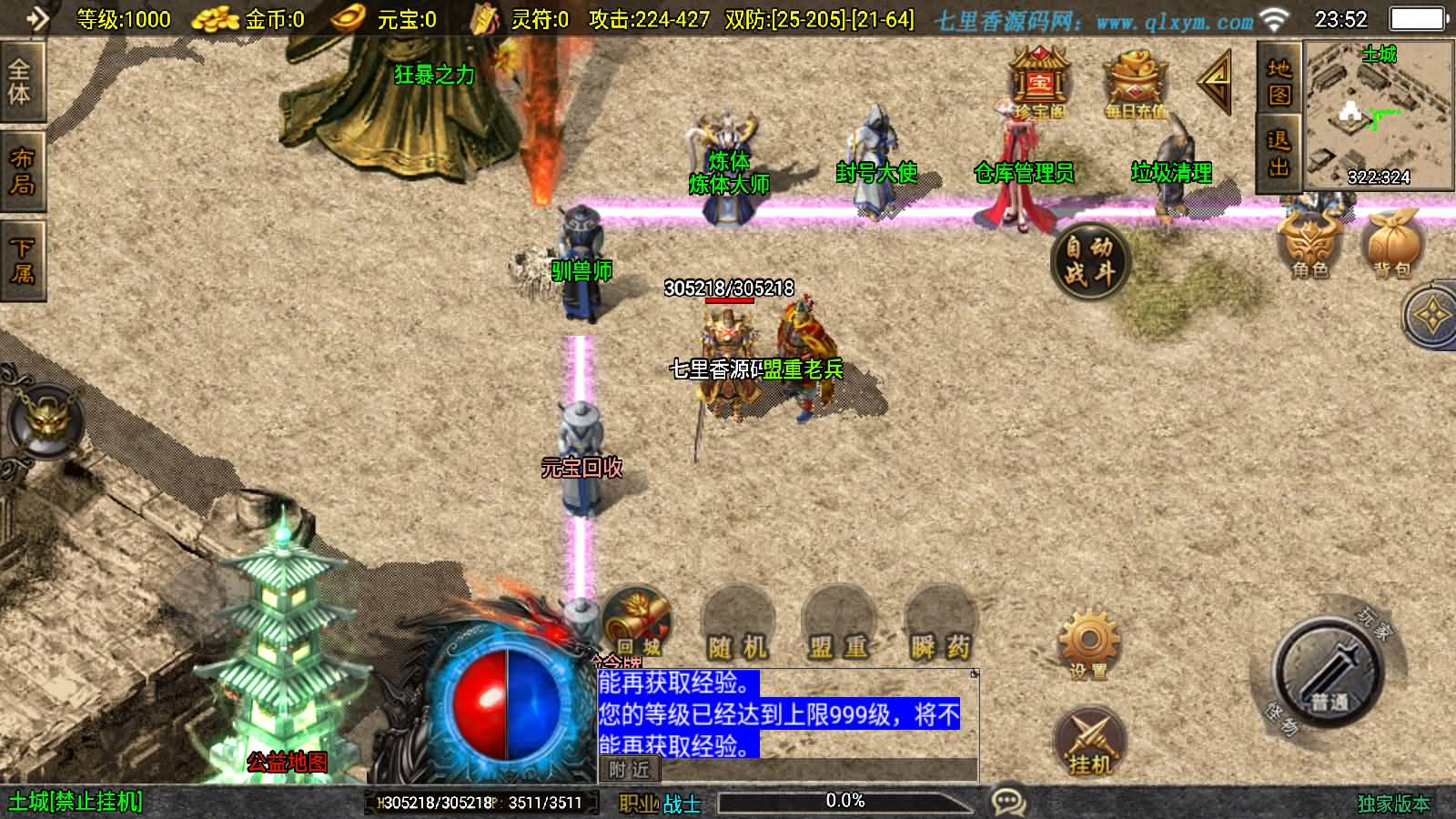The height and width of the screenshot is (819, 1456).
Task: Open the 全体 channel in left sidebar
Action: click(x=22, y=79)
